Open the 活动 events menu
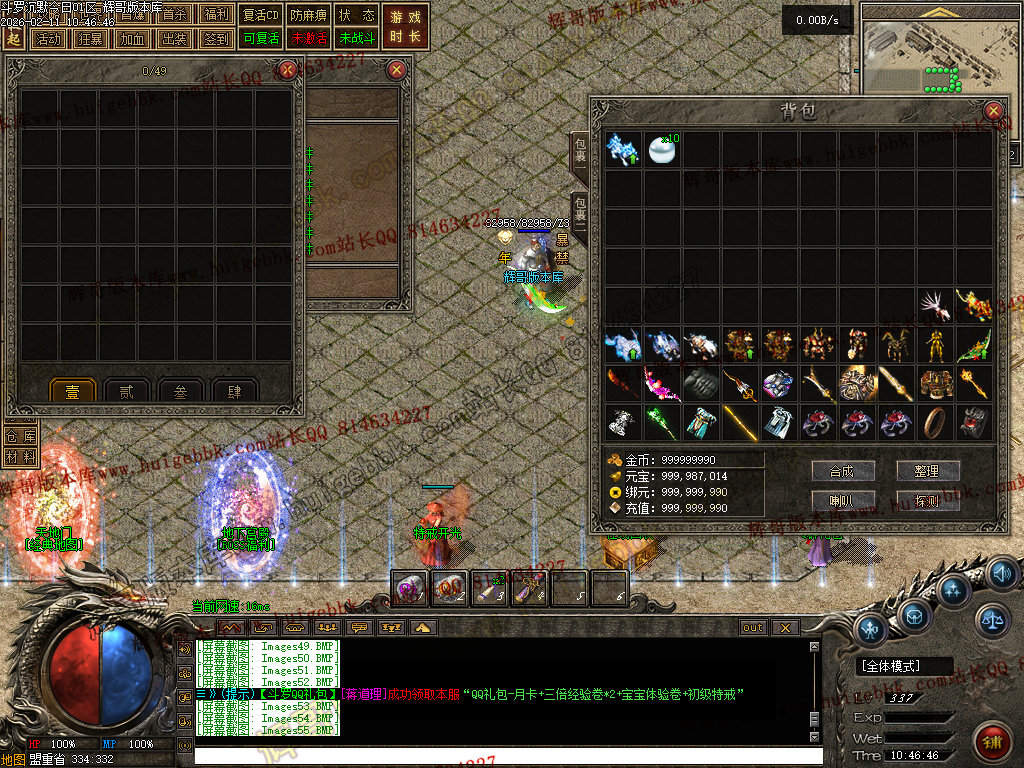 47,39
